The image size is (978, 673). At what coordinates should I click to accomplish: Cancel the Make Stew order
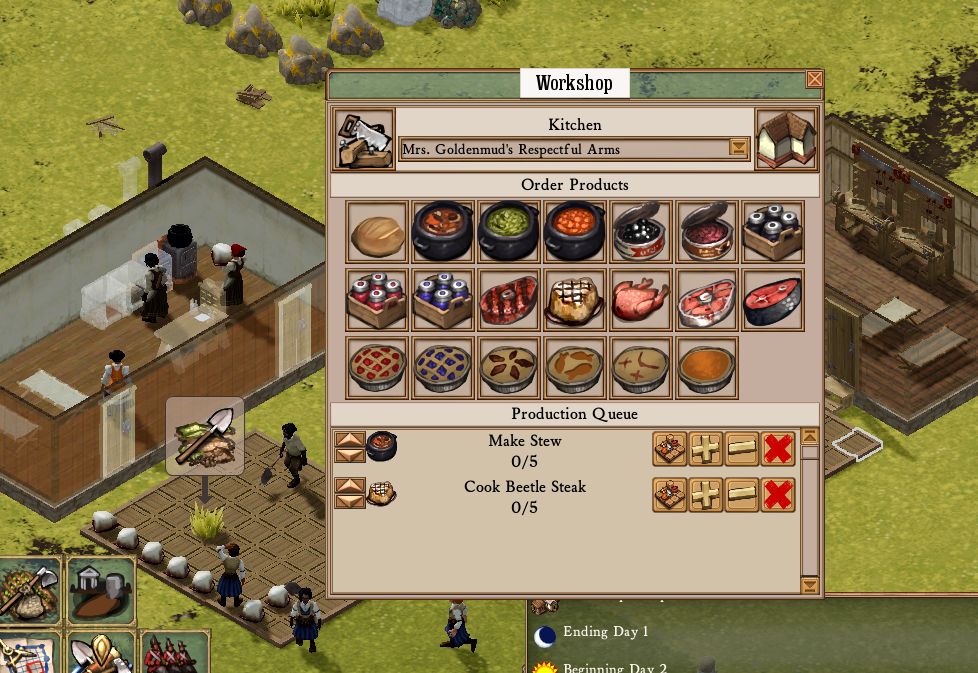pos(778,449)
